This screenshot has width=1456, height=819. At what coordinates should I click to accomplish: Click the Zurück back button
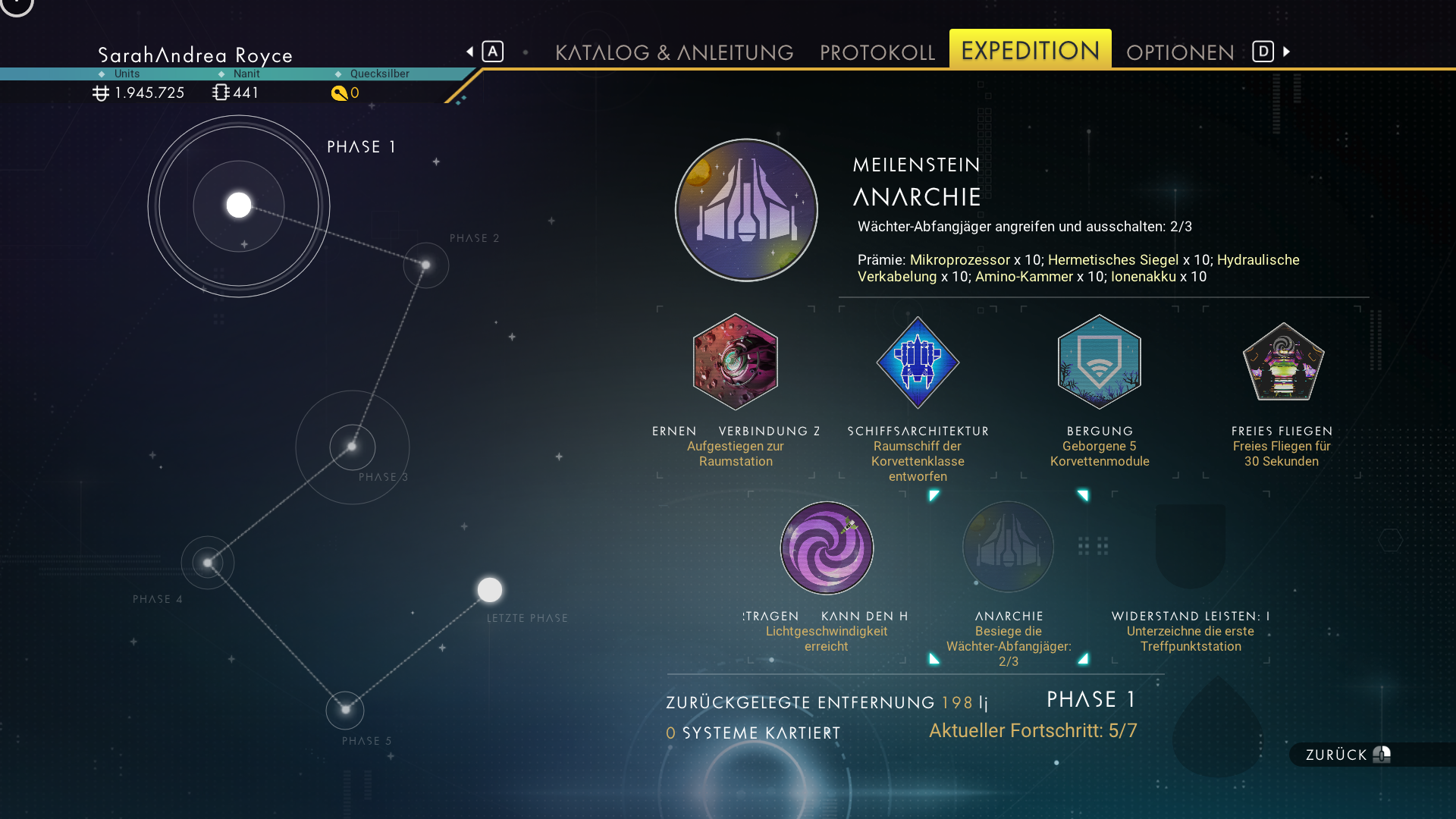click(1348, 755)
